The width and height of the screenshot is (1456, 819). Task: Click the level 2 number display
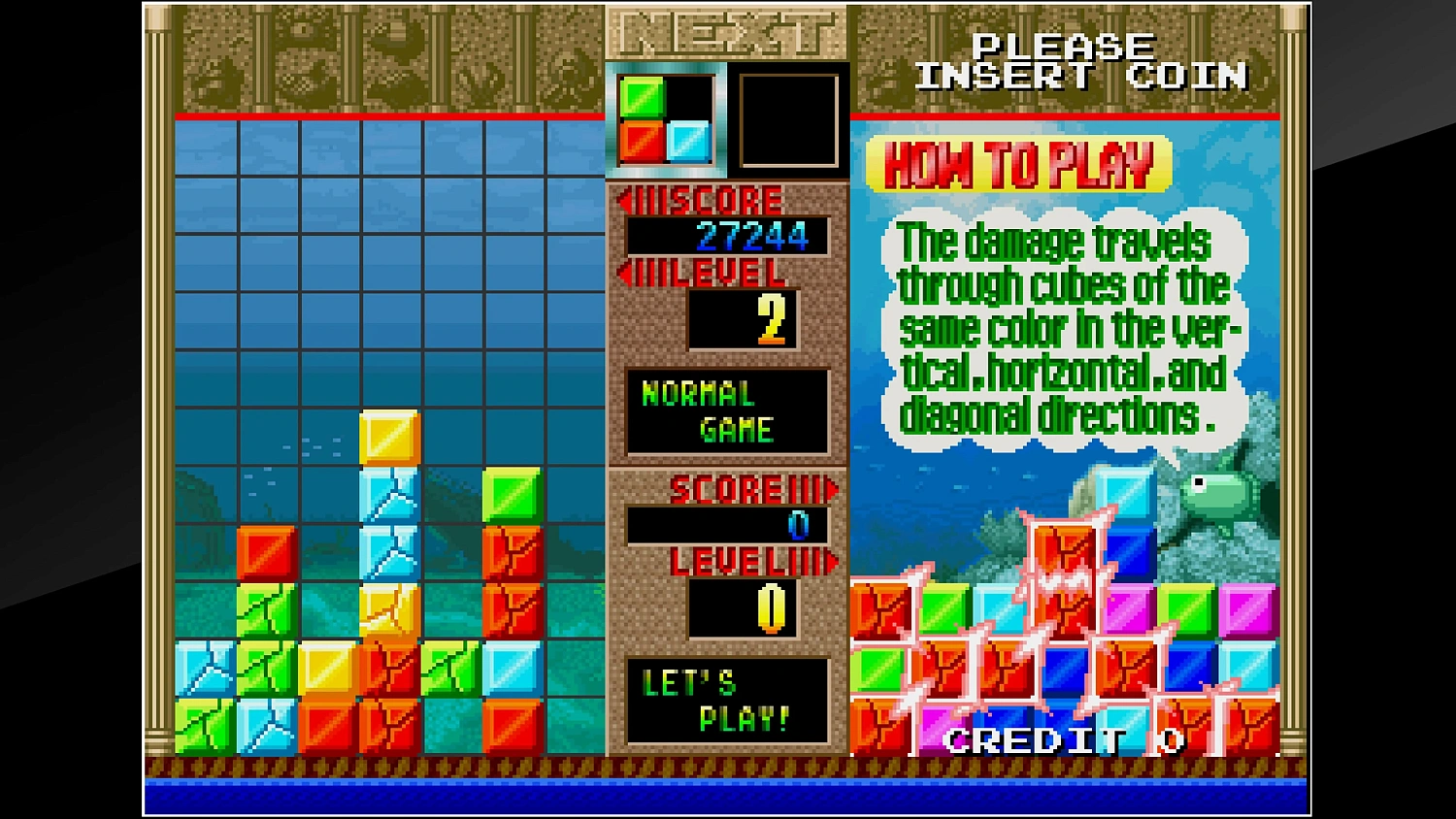(743, 320)
